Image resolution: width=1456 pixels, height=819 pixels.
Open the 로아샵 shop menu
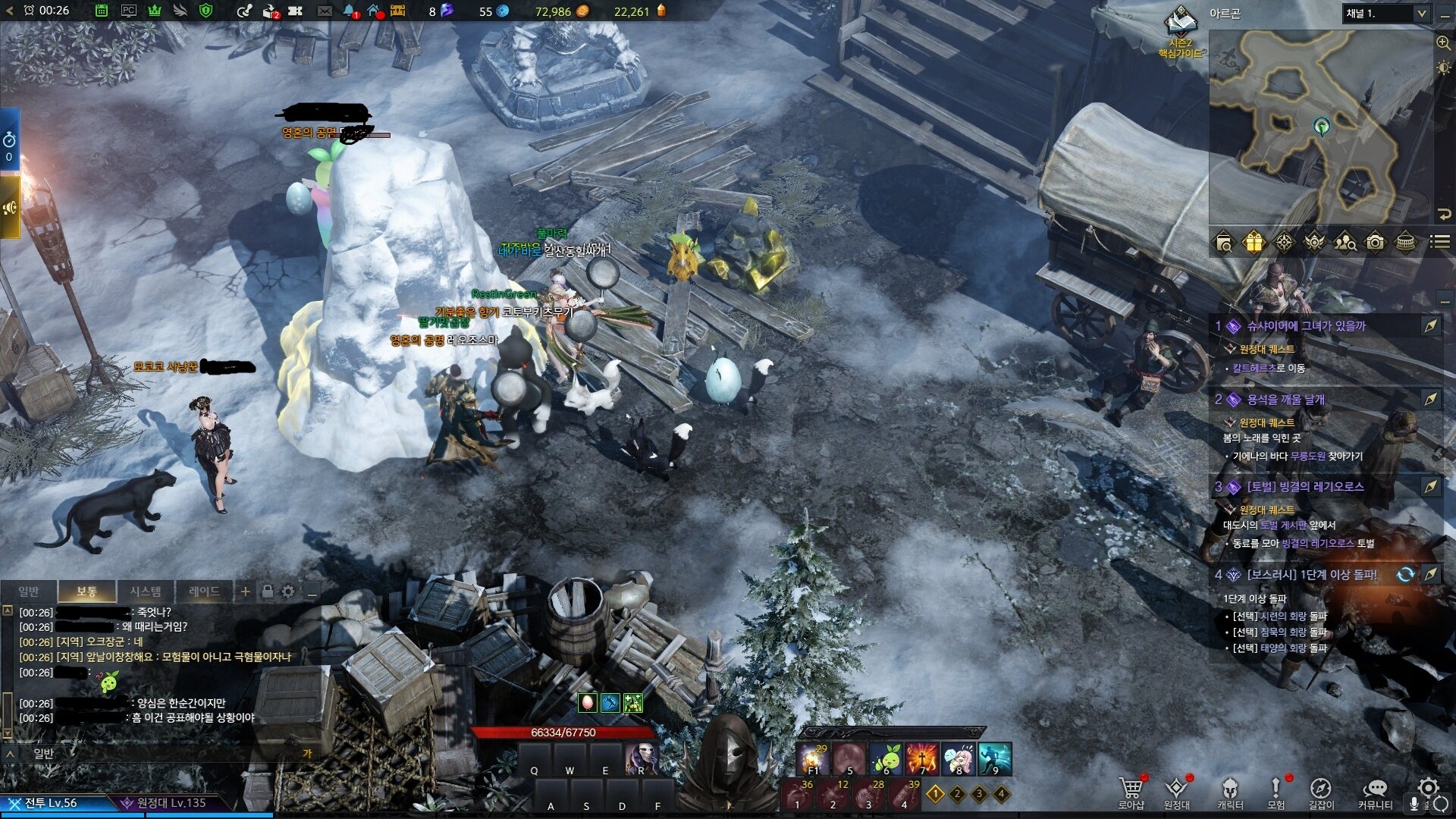tap(1131, 792)
